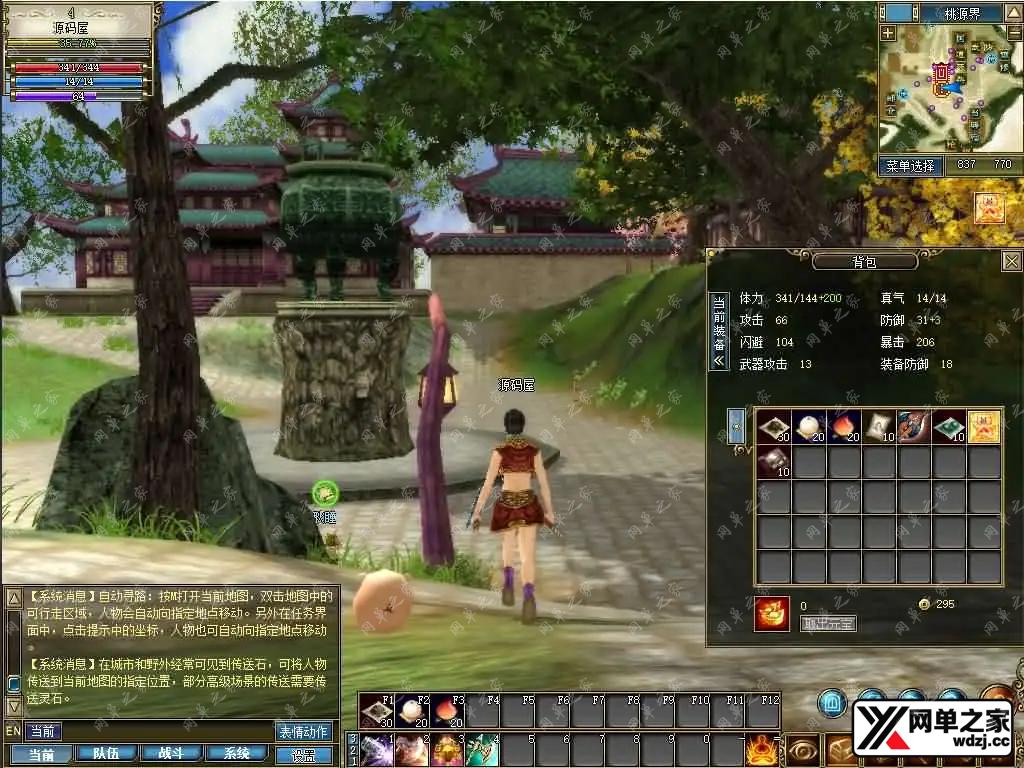The image size is (1024, 768).
Task: Select the green jade item in the bag
Action: coord(948,427)
